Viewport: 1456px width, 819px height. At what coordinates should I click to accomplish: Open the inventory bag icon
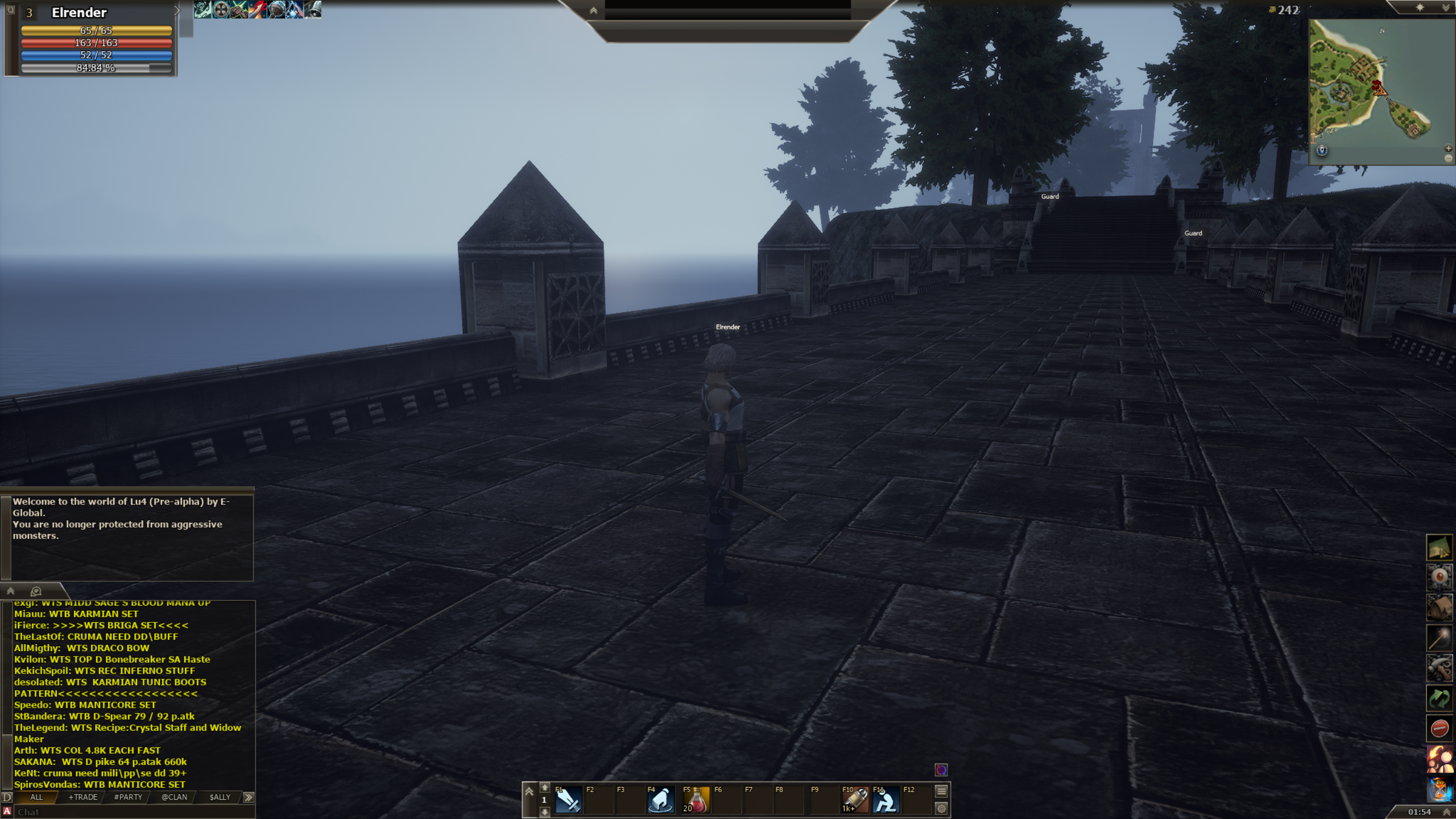1439,607
